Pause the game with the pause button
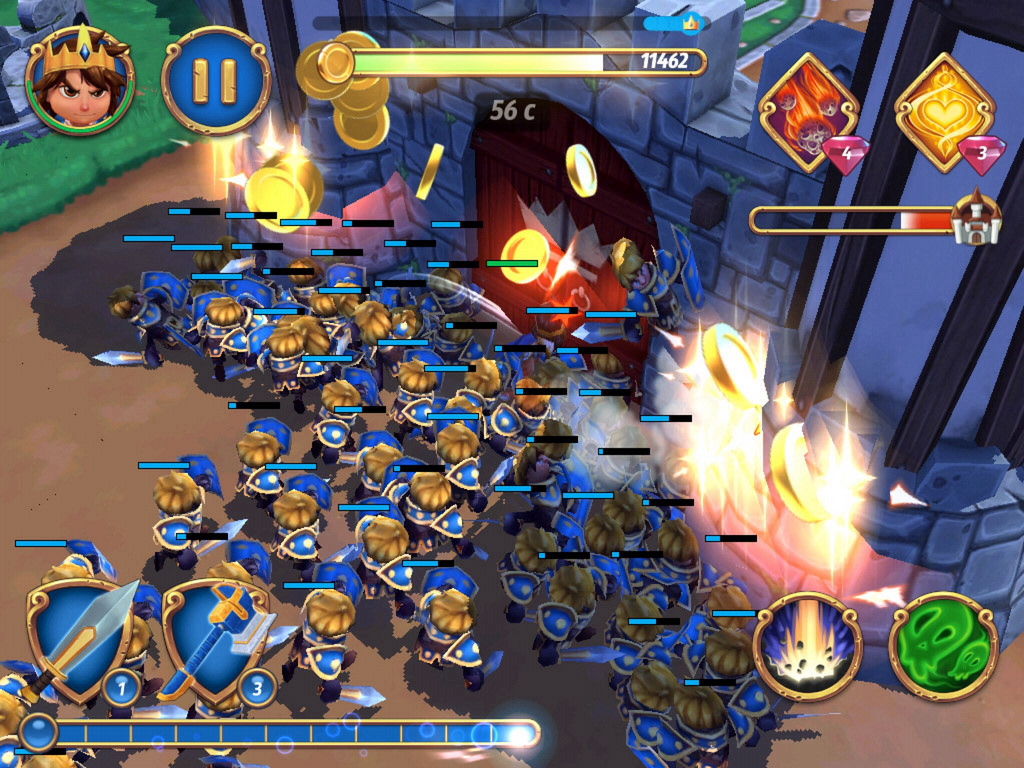This screenshot has width=1024, height=768. 216,82
